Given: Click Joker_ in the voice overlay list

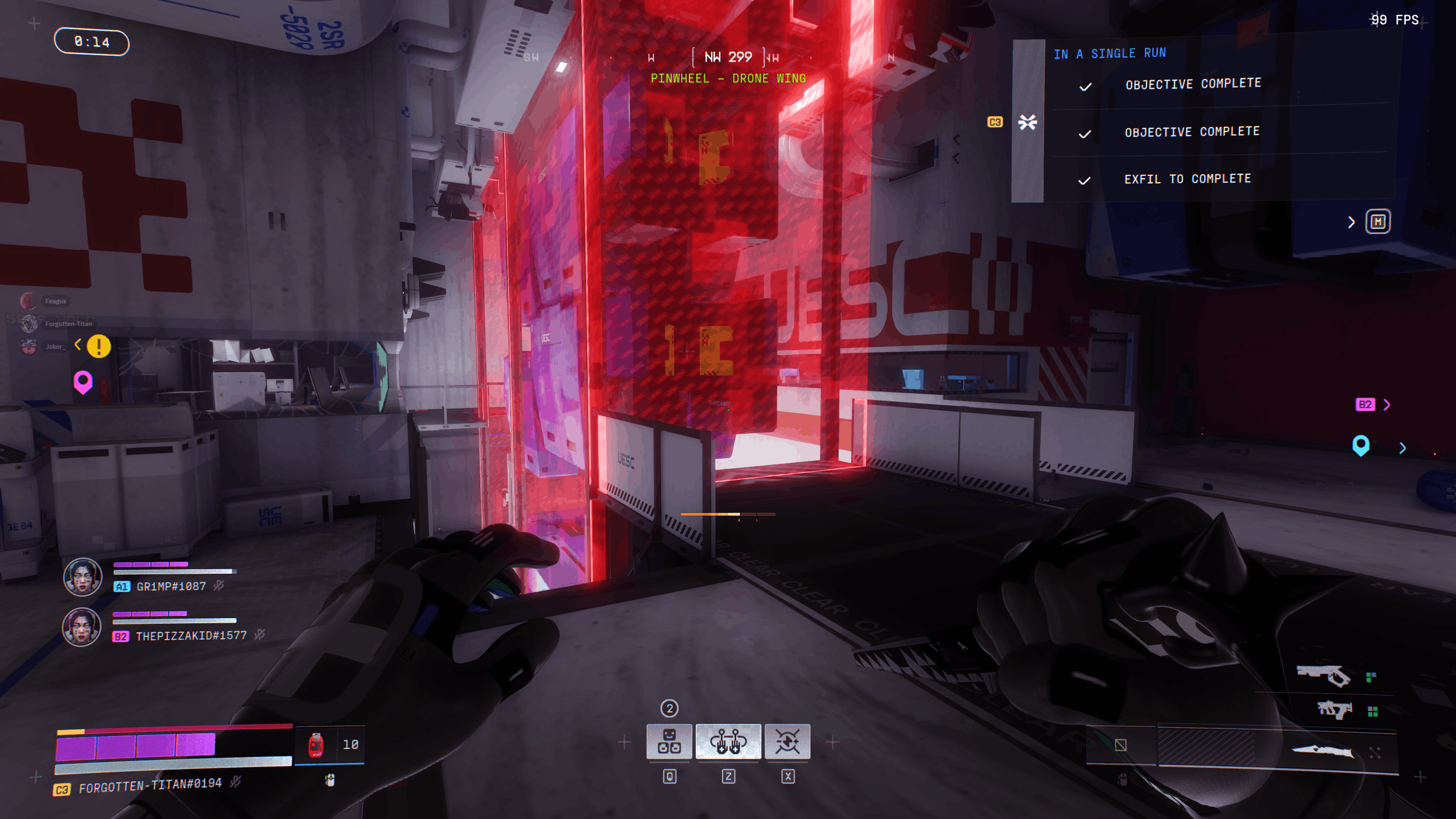Looking at the screenshot, I should pyautogui.click(x=54, y=347).
